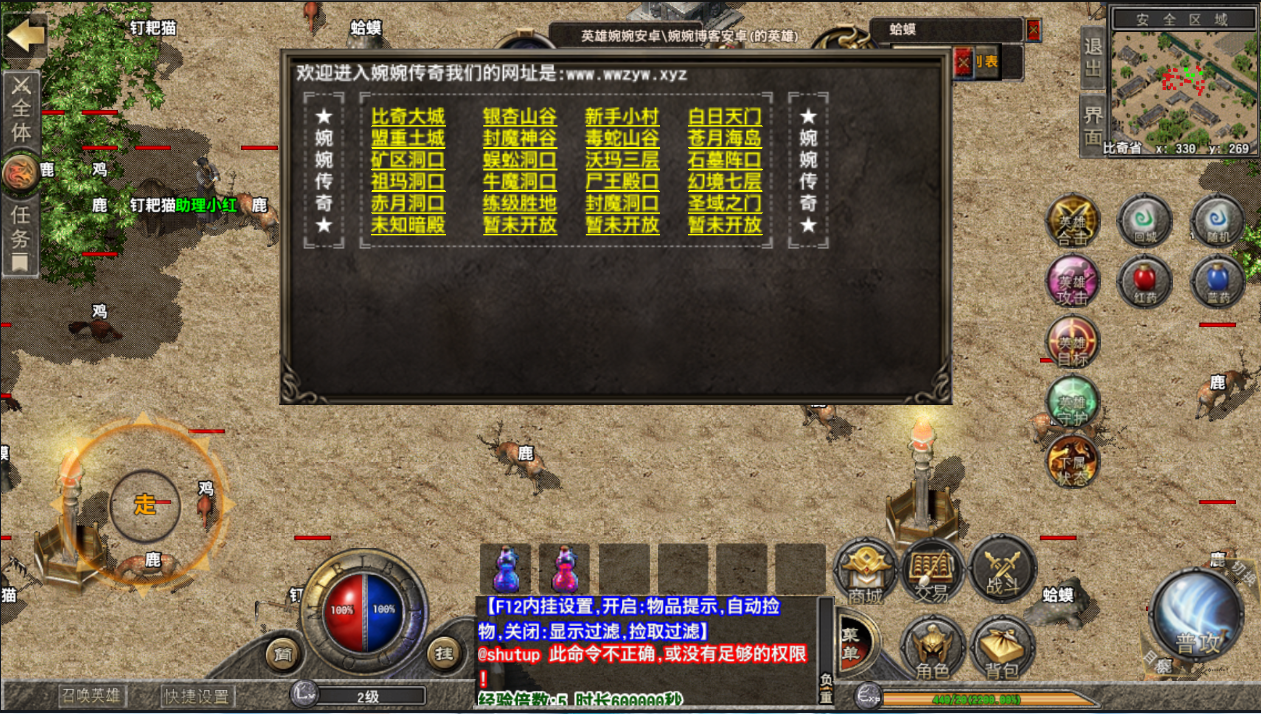Image resolution: width=1261 pixels, height=714 pixels.
Task: Choose the 银杏山谷 destination link
Action: point(519,117)
